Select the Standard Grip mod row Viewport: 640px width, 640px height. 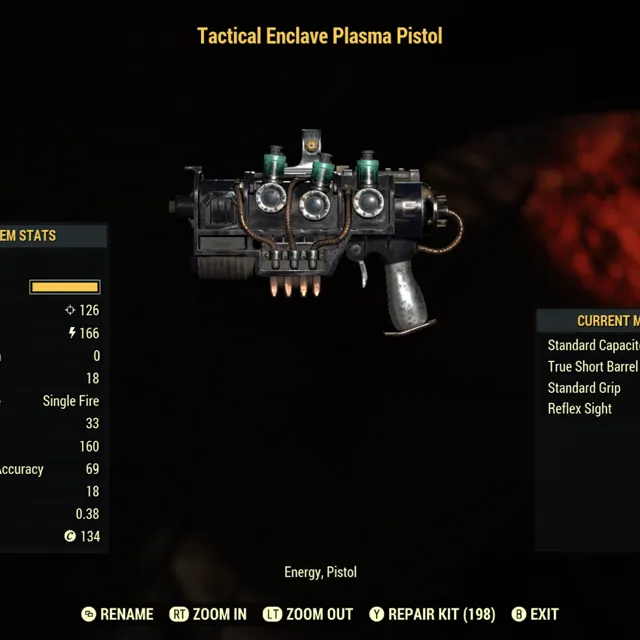coord(585,388)
